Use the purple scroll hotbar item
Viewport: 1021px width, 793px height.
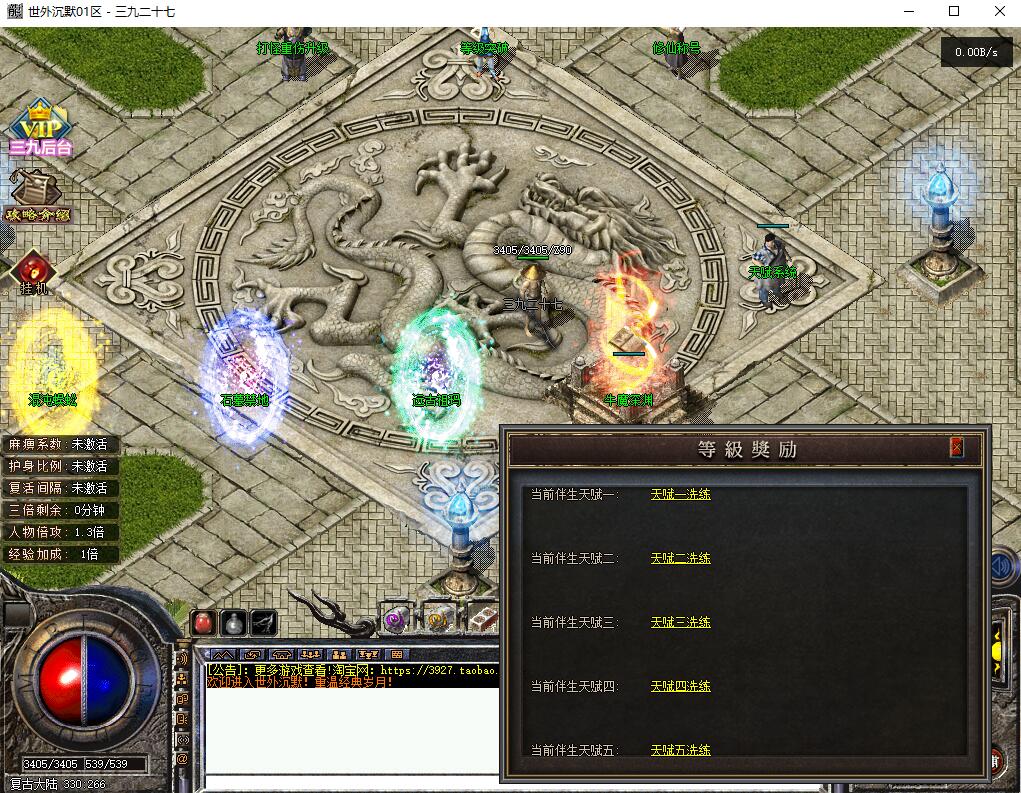click(x=395, y=618)
